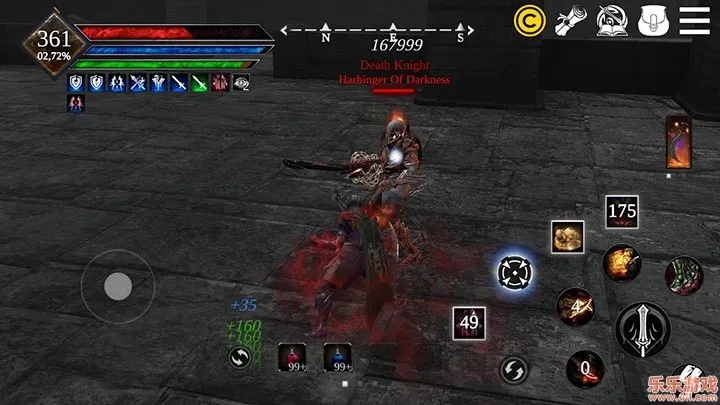Activate the skill showing cooldown 49
The width and height of the screenshot is (720, 405).
469,322
